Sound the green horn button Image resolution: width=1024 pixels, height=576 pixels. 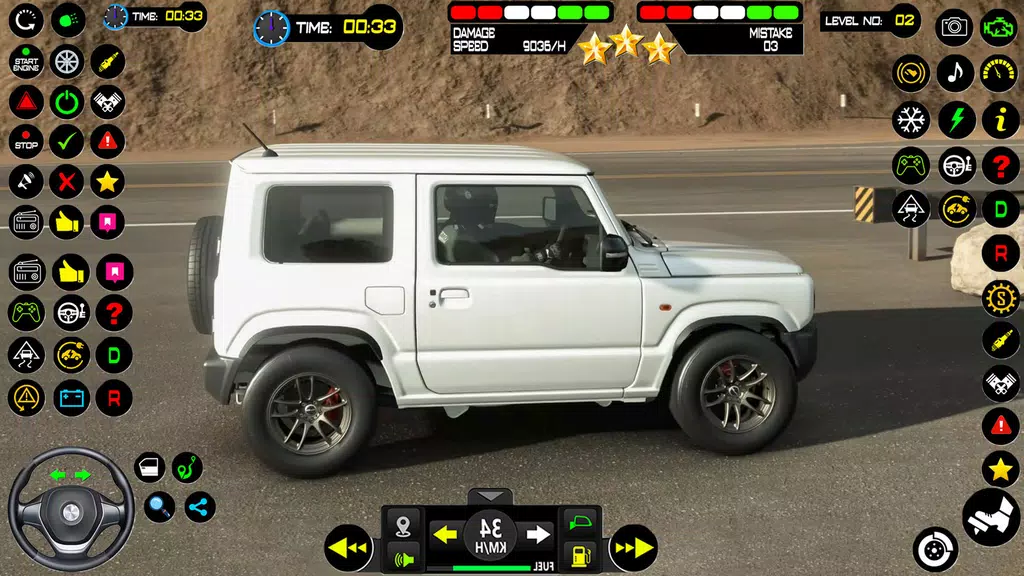pos(403,557)
